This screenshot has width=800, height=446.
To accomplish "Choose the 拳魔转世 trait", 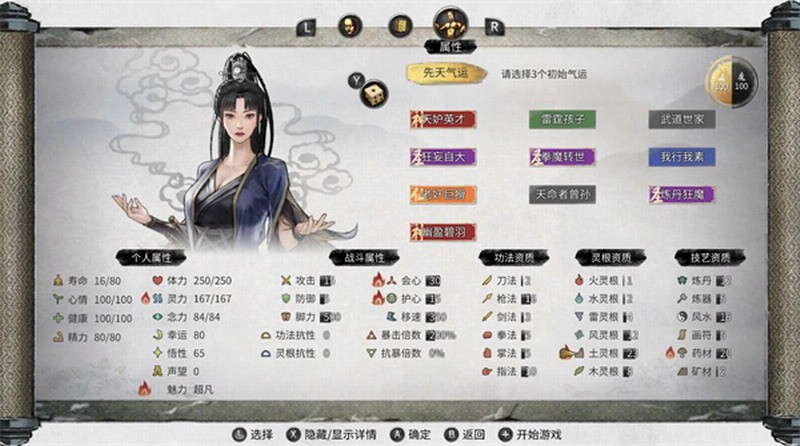I will point(562,157).
